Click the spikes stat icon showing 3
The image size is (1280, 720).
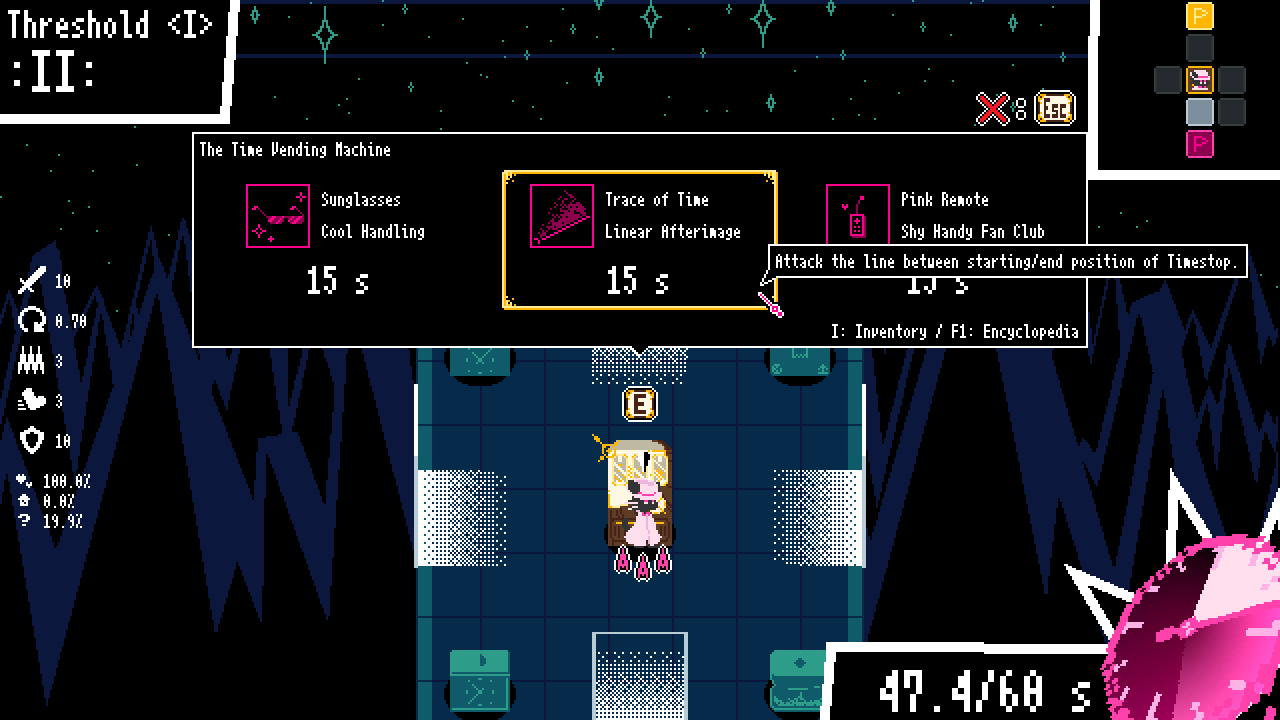click(x=33, y=359)
